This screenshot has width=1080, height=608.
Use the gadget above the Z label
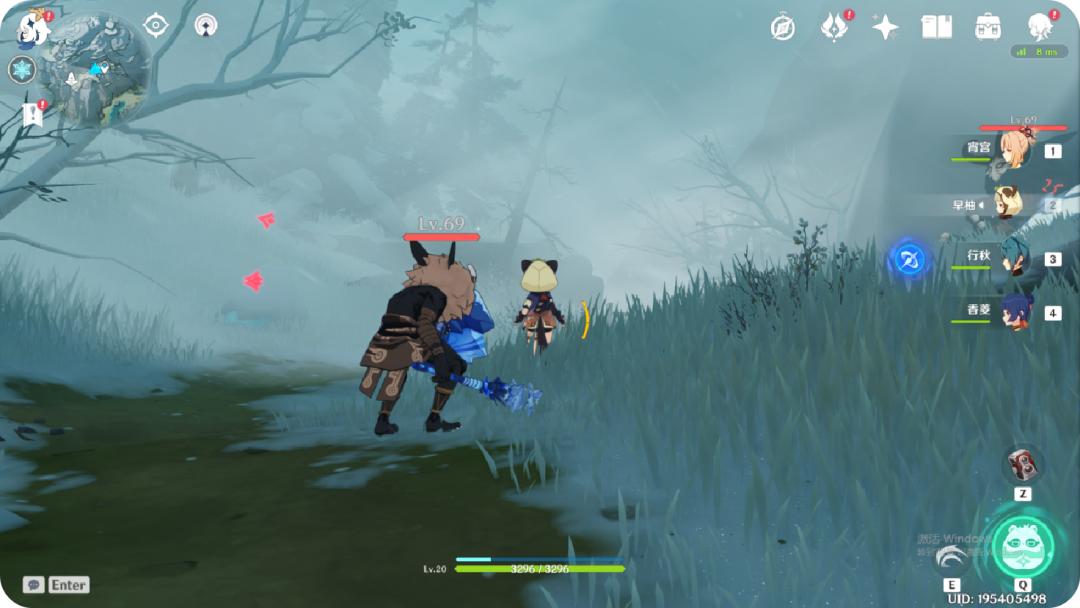[1023, 463]
